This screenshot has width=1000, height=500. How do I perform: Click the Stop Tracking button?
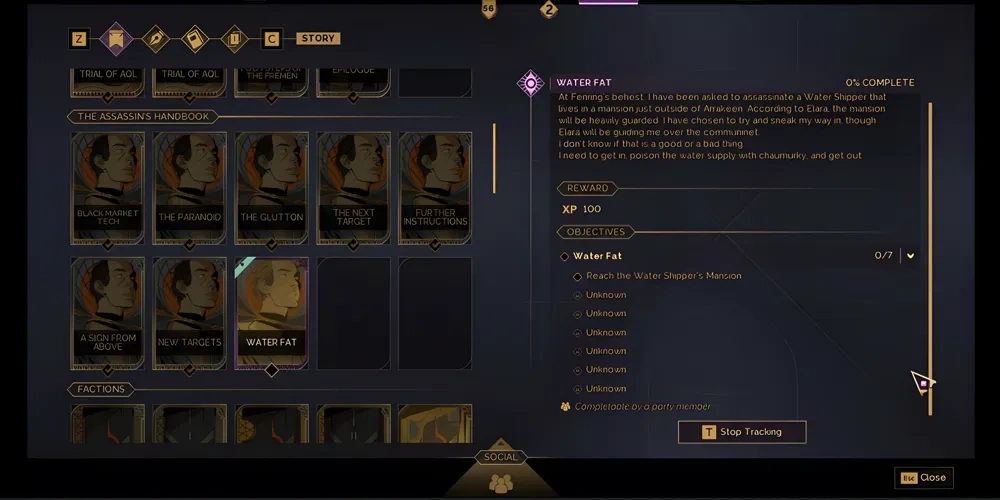[741, 432]
